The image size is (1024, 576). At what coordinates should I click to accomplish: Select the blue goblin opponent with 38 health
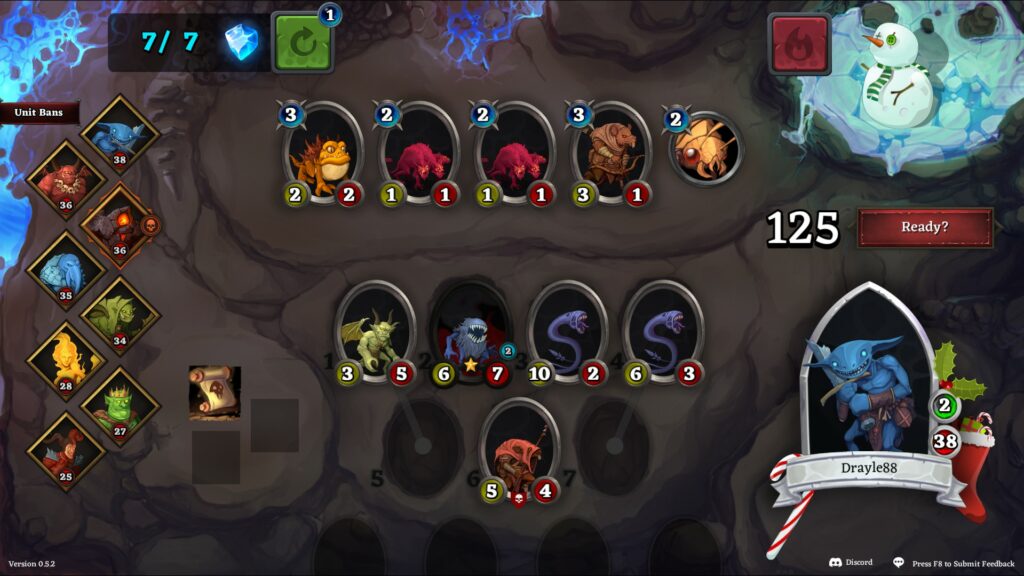coord(120,135)
